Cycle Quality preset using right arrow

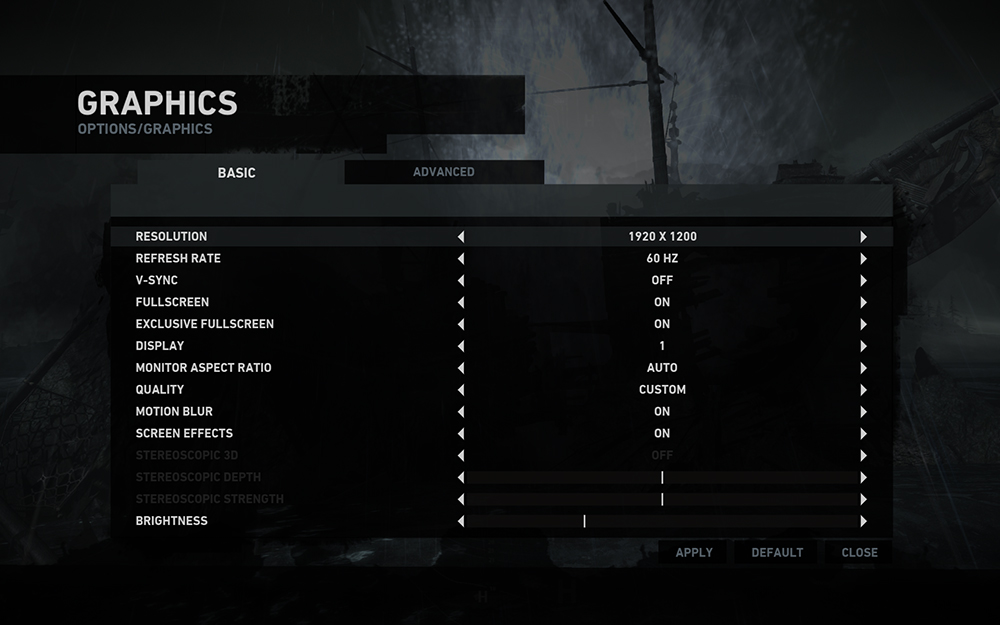click(x=863, y=390)
